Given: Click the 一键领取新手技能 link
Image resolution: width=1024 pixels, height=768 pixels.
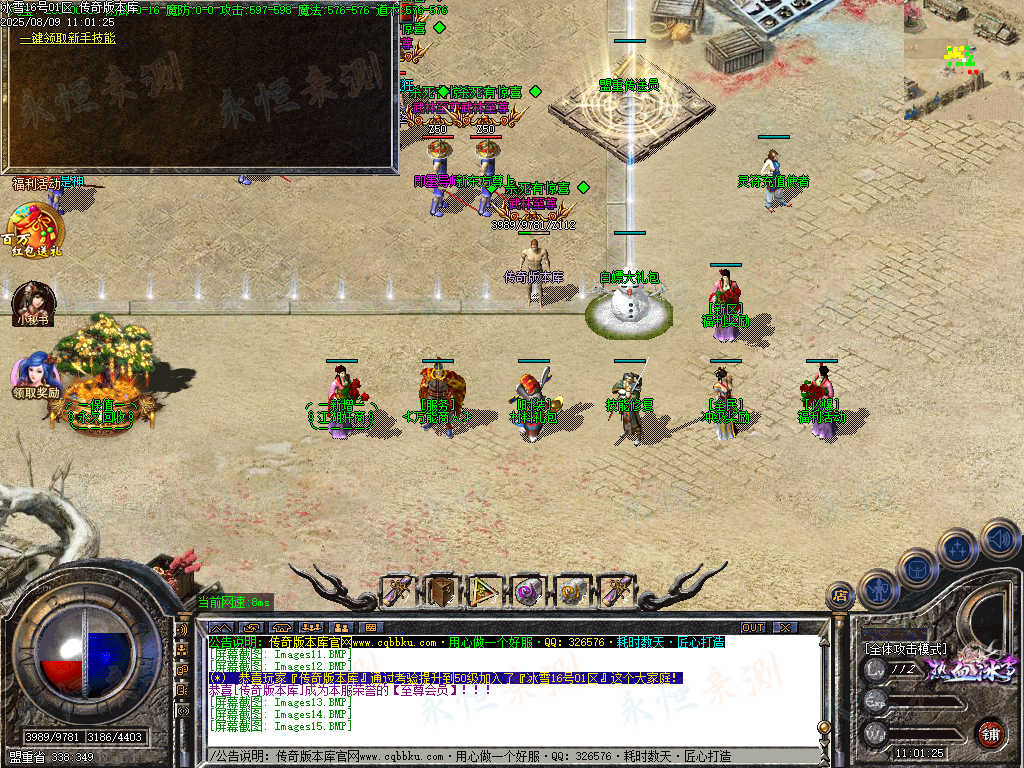Looking at the screenshot, I should (x=68, y=39).
